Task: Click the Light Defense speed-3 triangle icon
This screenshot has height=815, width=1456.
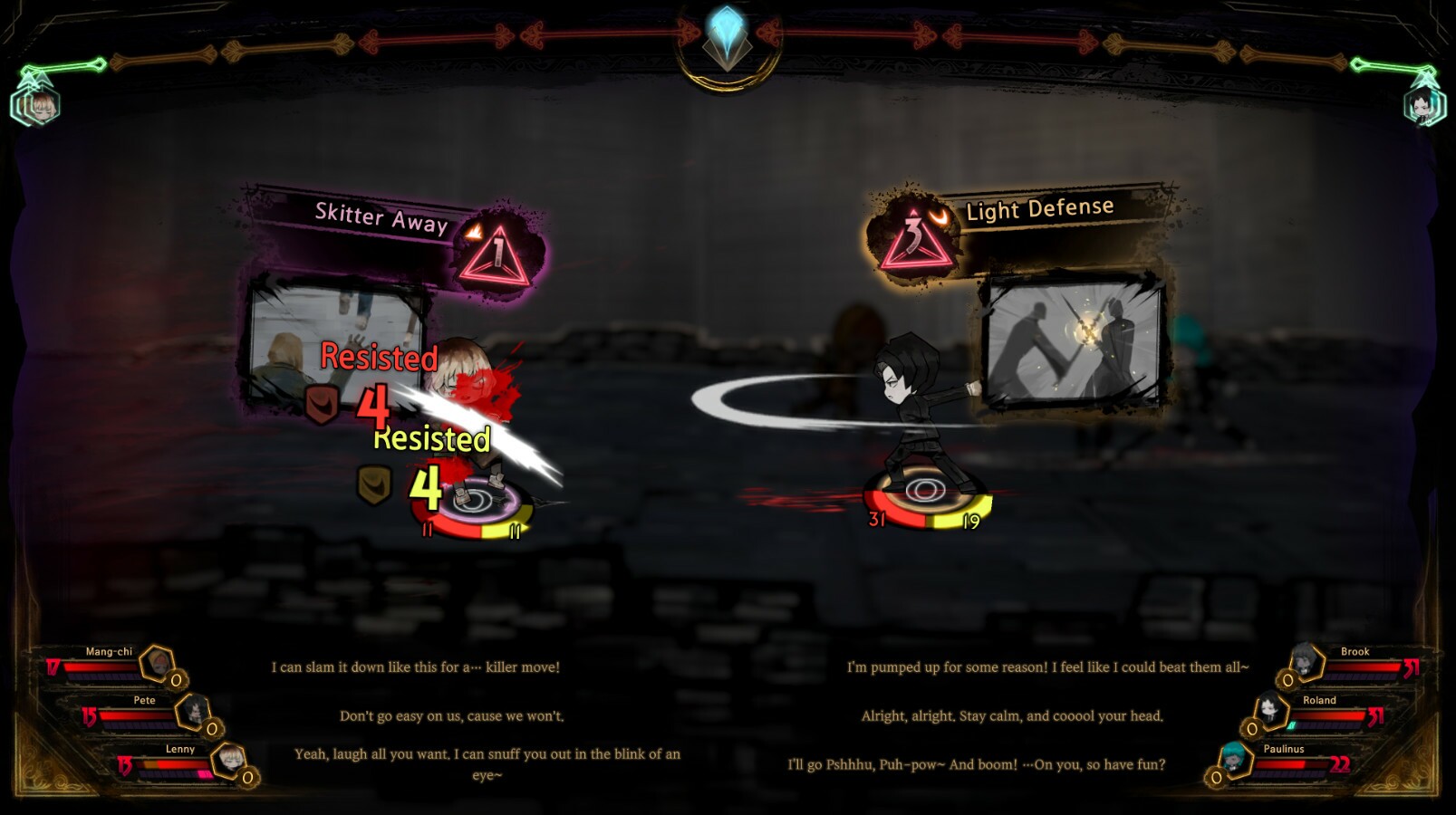Action: [x=916, y=240]
